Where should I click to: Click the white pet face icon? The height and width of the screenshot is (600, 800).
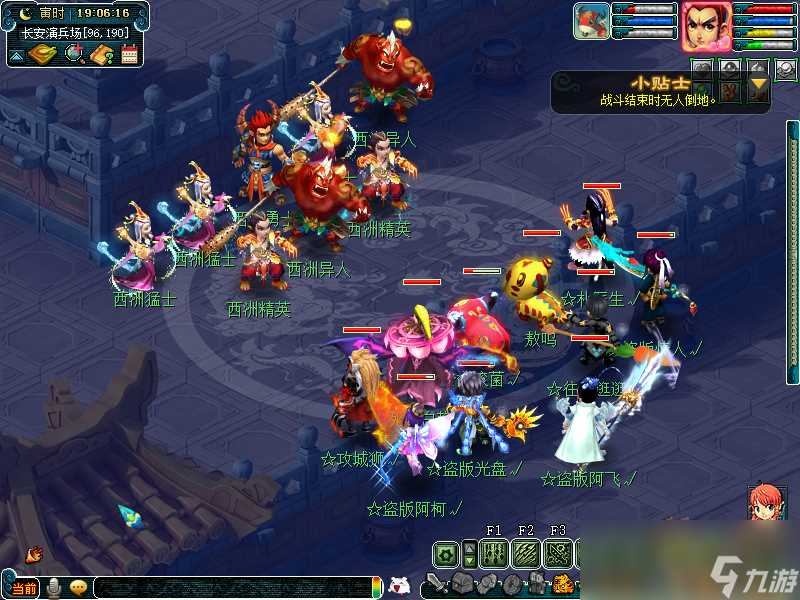399,586
